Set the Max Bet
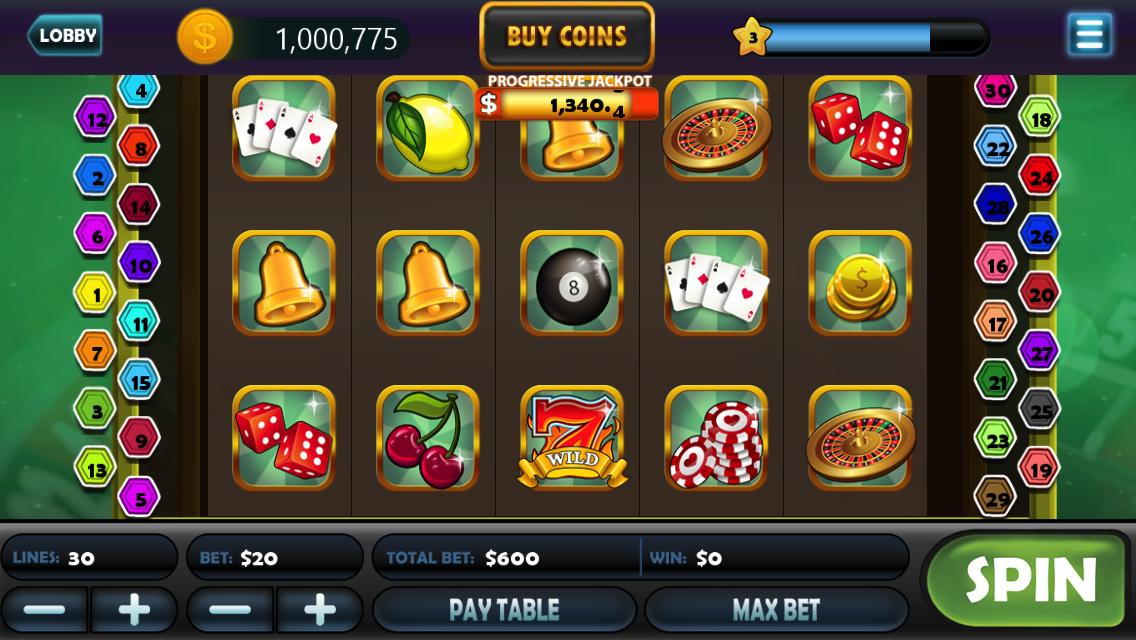 [x=776, y=609]
